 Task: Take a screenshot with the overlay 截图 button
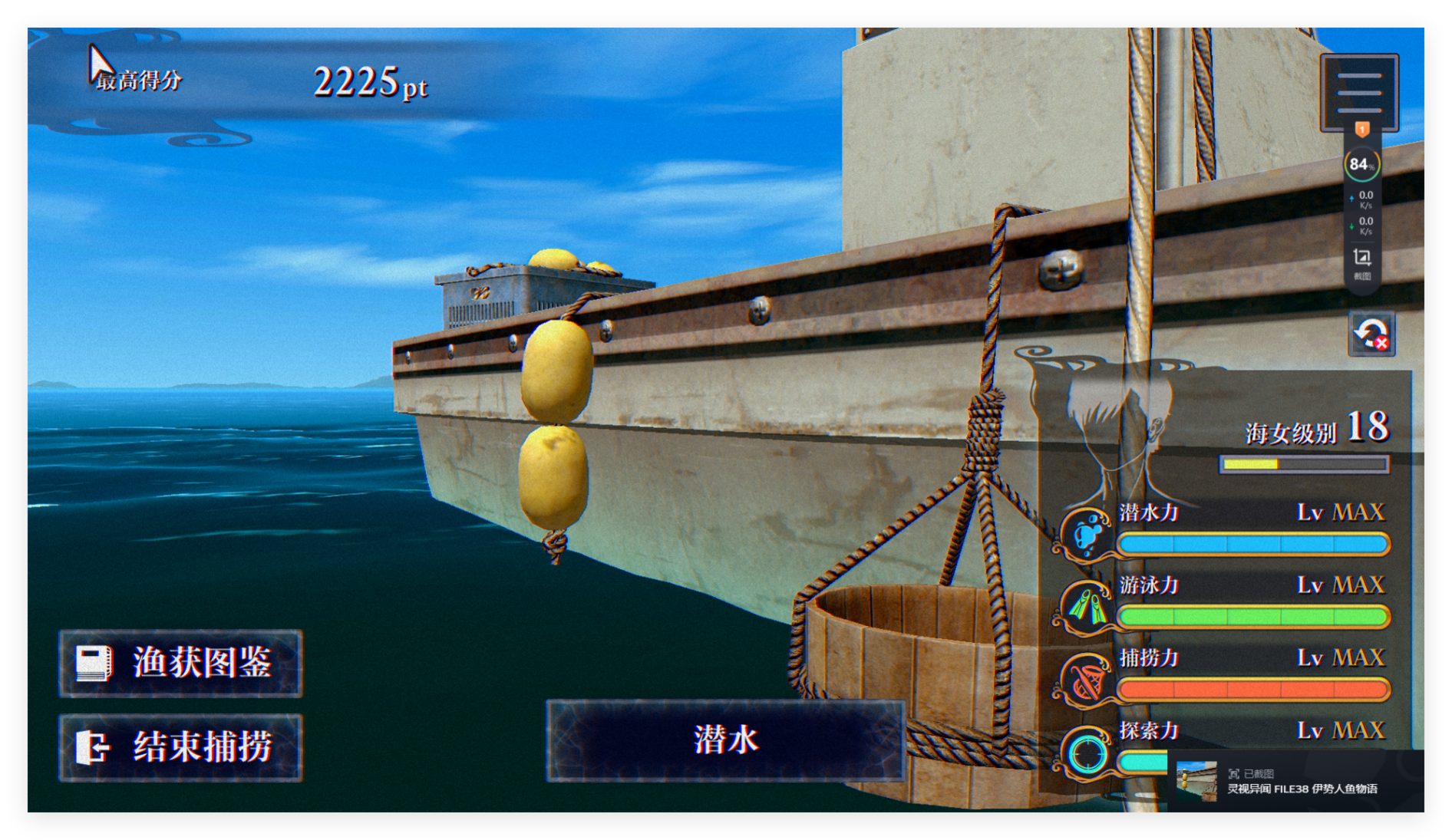1361,262
